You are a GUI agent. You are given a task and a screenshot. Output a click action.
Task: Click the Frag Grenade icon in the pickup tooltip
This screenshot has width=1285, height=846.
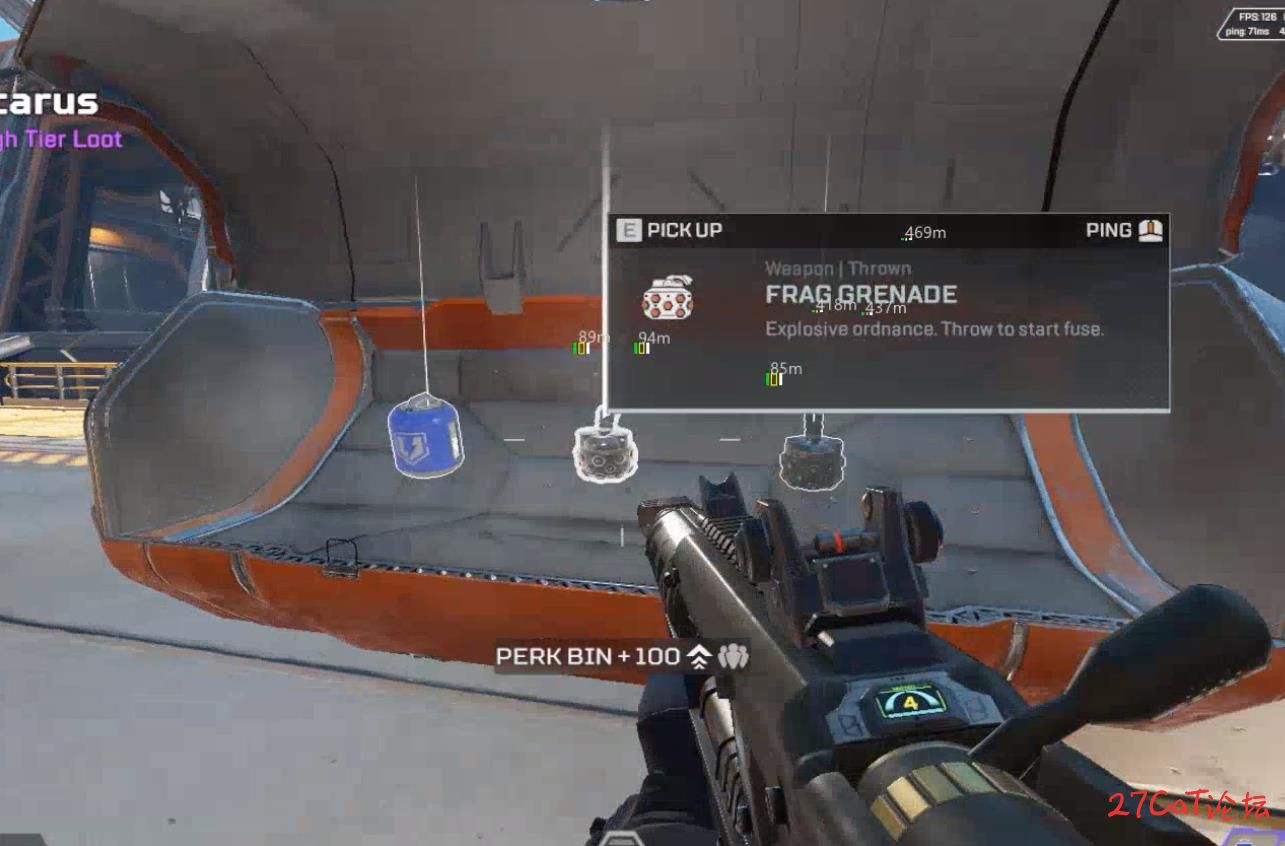click(668, 298)
